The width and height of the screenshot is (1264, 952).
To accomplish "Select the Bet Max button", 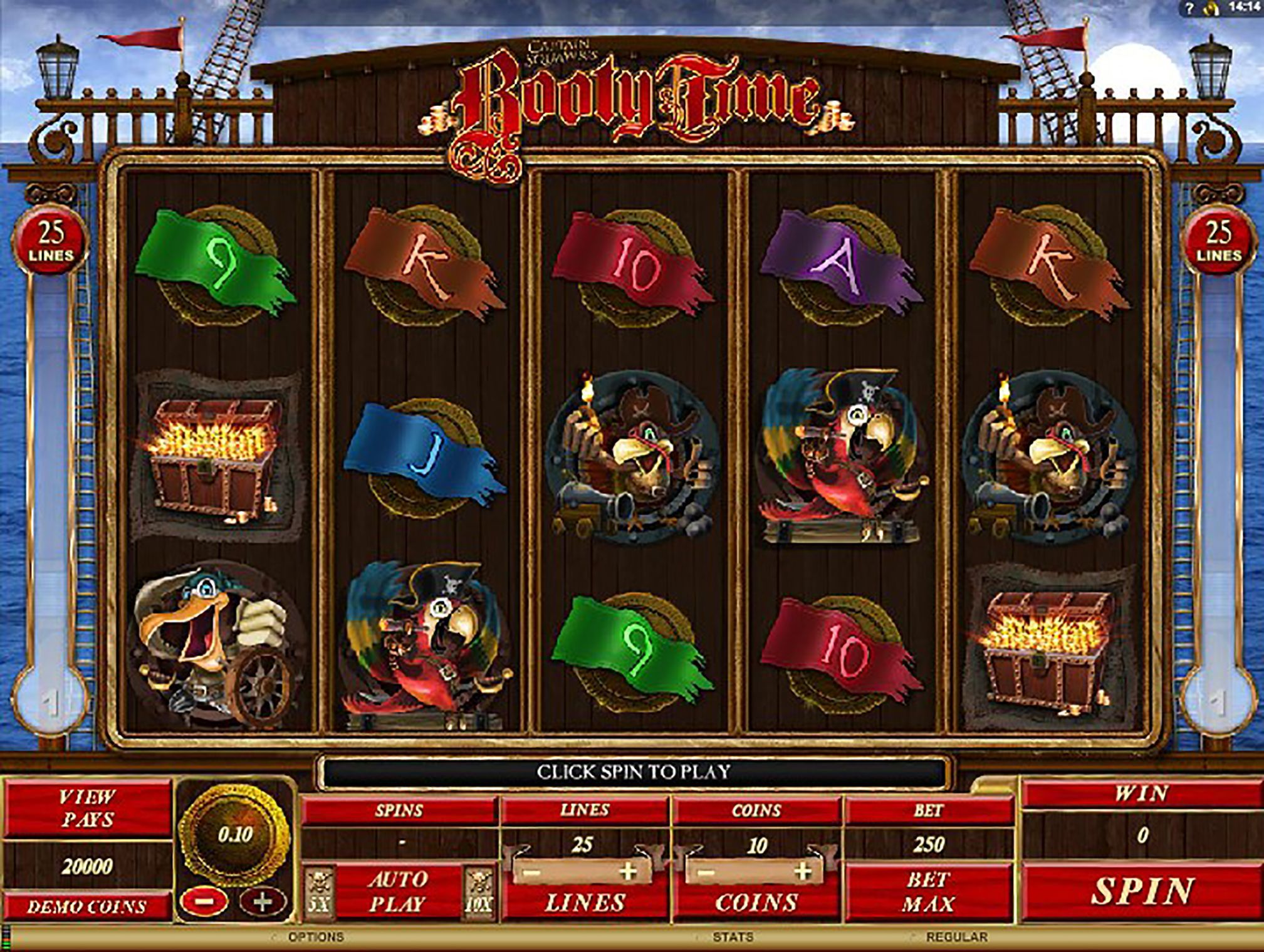I will click(x=929, y=891).
